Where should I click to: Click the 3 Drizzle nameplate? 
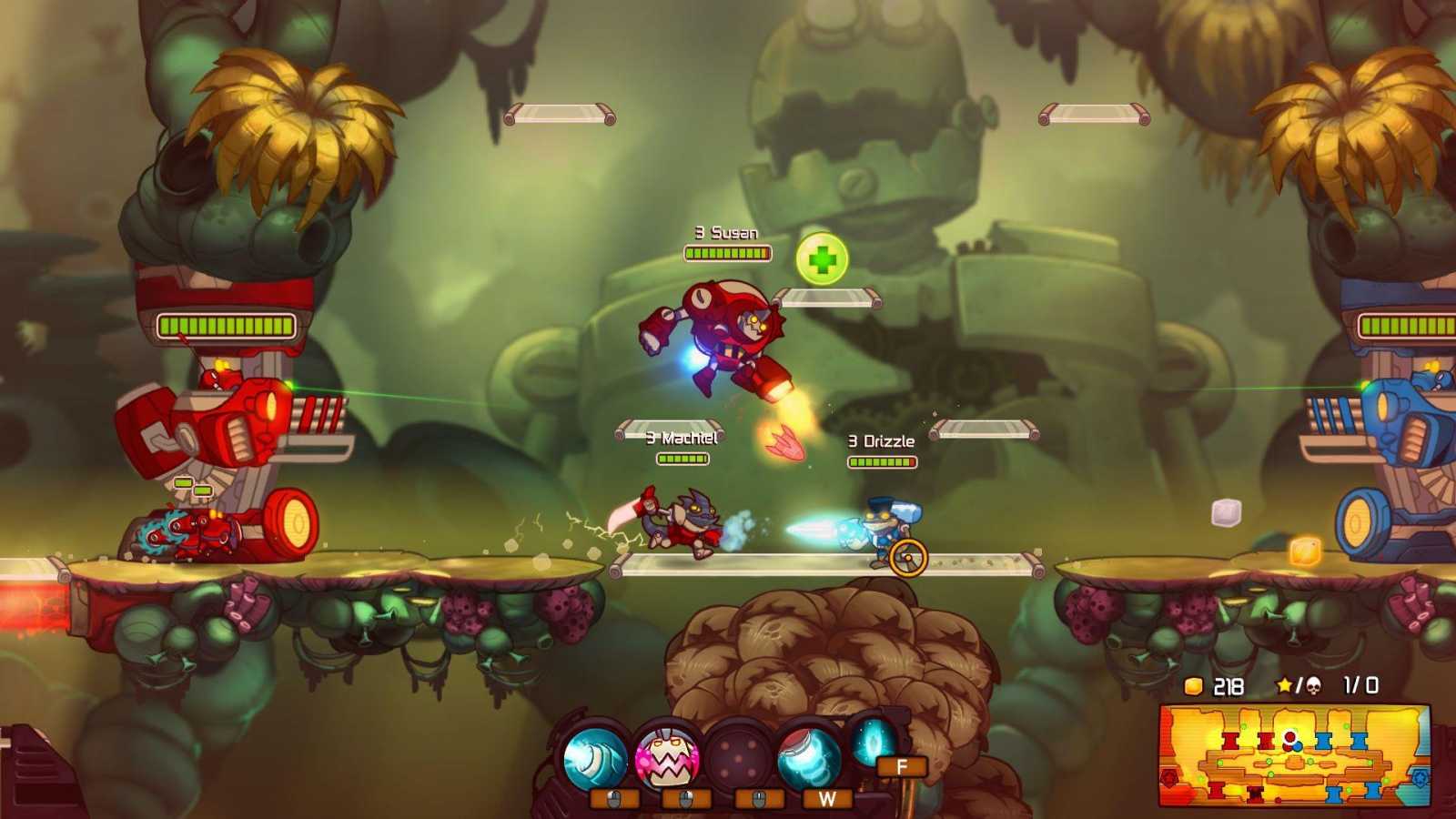point(880,440)
